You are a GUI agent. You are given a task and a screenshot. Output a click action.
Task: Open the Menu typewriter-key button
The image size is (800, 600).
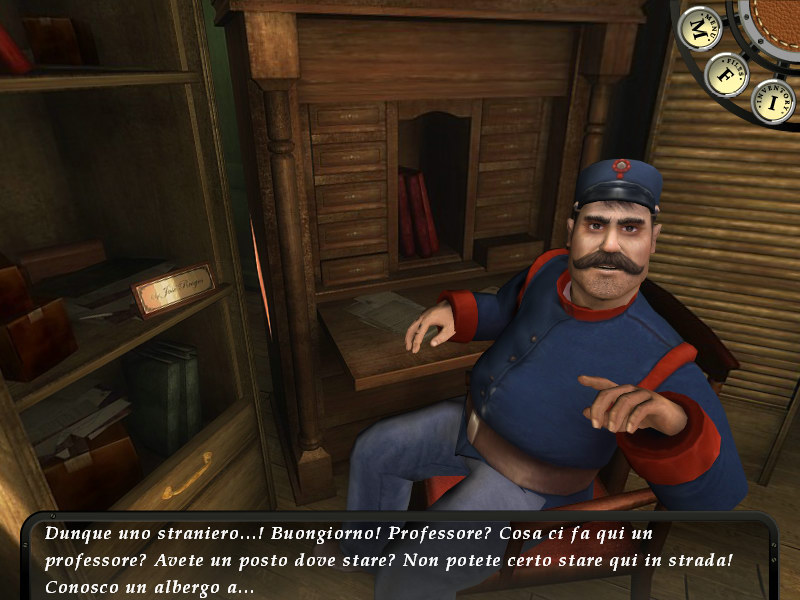[698, 27]
